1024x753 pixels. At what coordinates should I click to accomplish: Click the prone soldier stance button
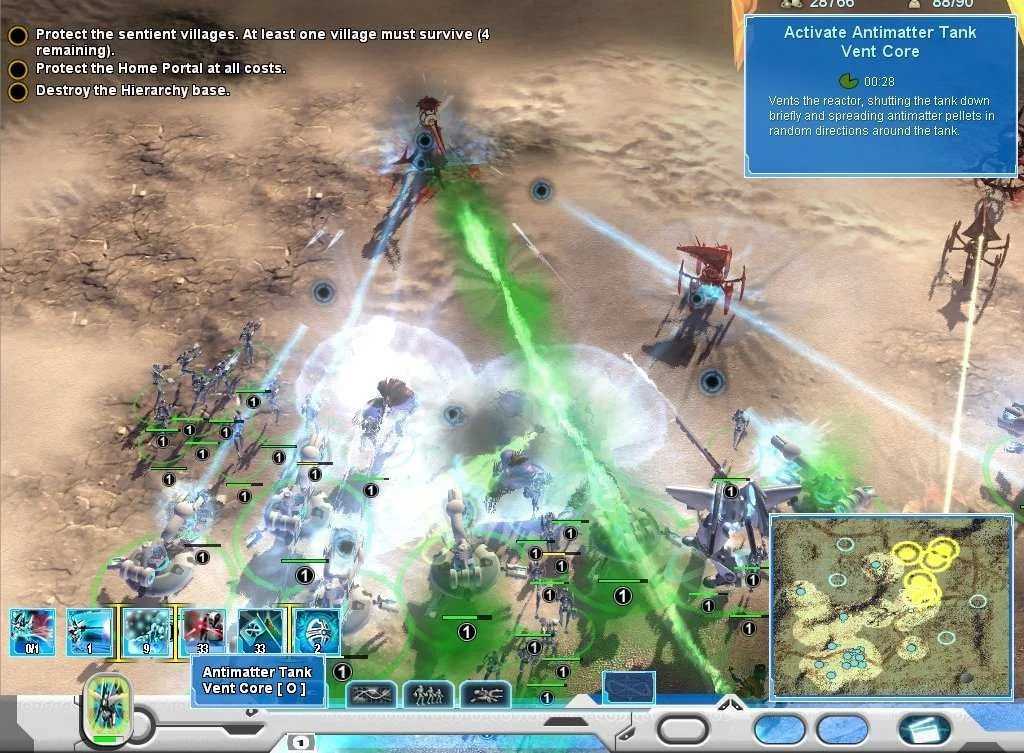point(485,694)
